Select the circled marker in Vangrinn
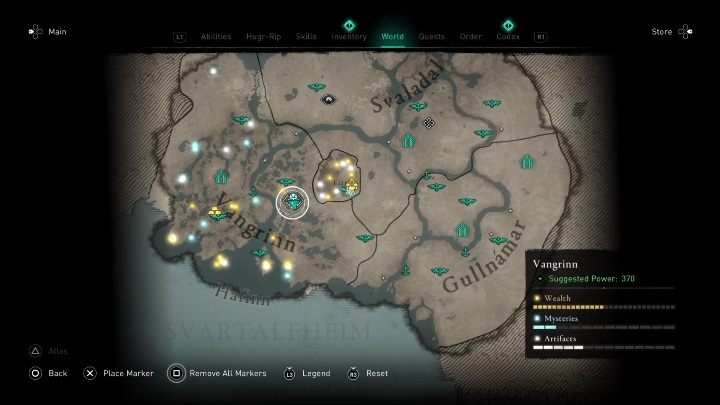Screen dimensions: 720x405 point(293,203)
